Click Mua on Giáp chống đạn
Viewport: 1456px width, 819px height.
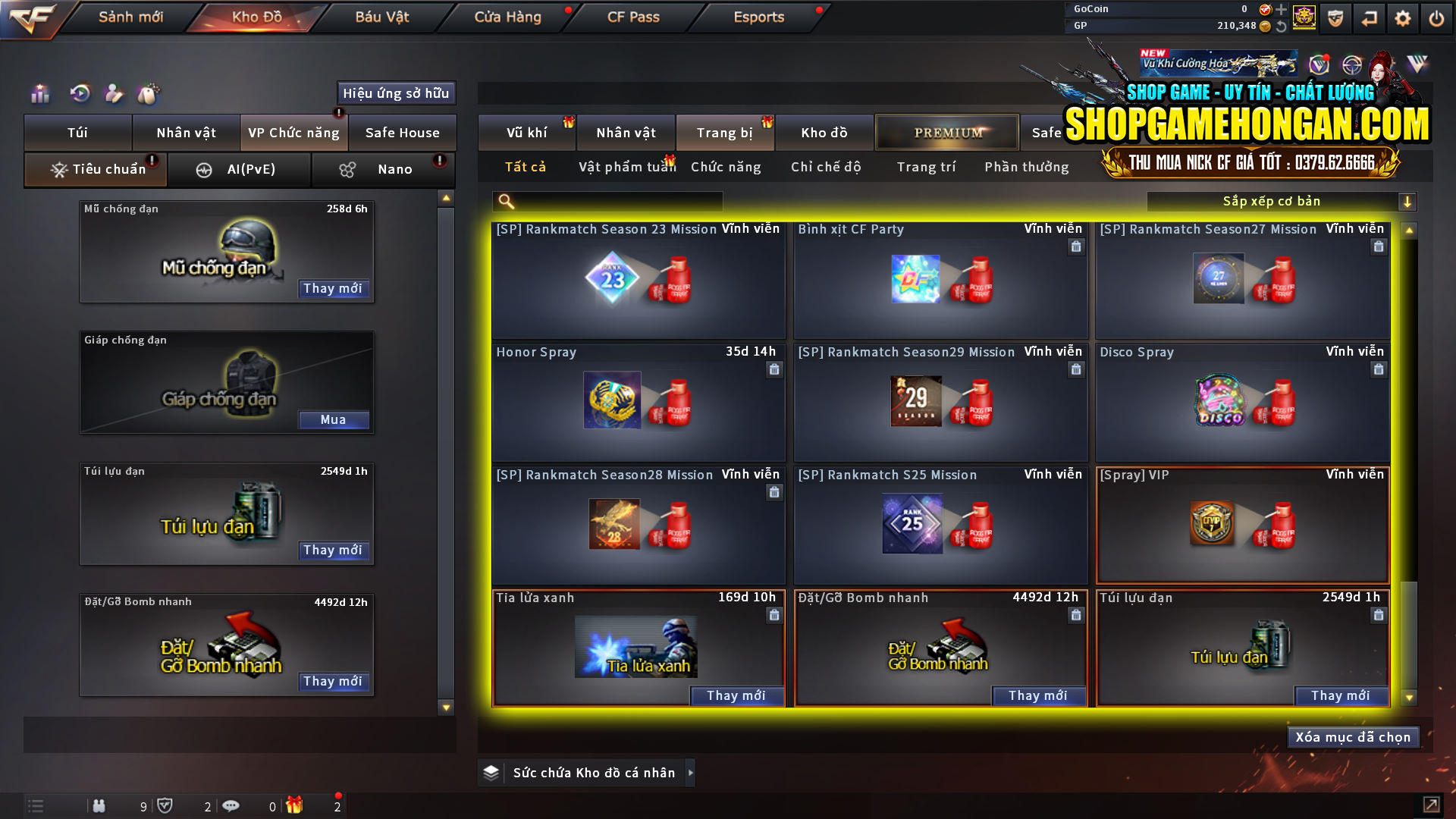point(334,419)
